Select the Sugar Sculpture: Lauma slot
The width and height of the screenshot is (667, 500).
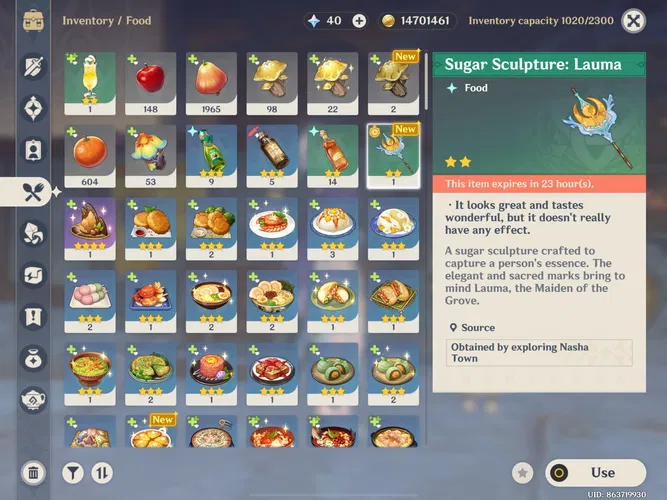pyautogui.click(x=393, y=156)
